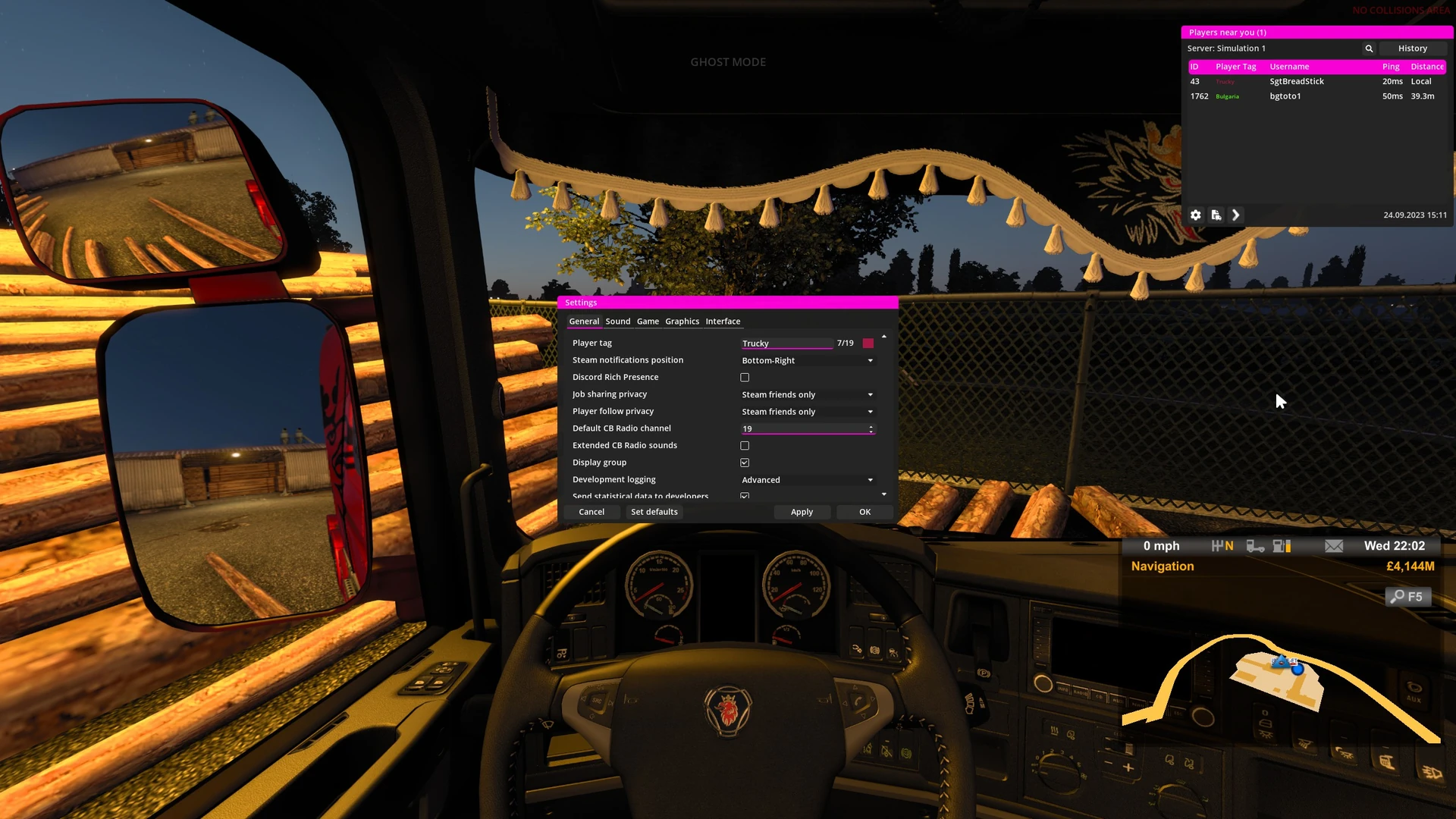Click Set defaults button
Viewport: 1456px width, 819px height.
pyautogui.click(x=654, y=513)
